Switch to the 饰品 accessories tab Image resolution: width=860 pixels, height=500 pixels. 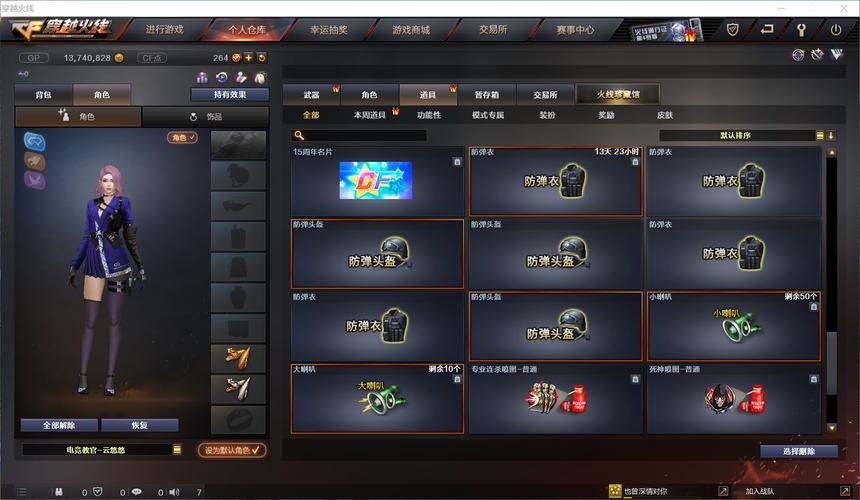coord(205,117)
